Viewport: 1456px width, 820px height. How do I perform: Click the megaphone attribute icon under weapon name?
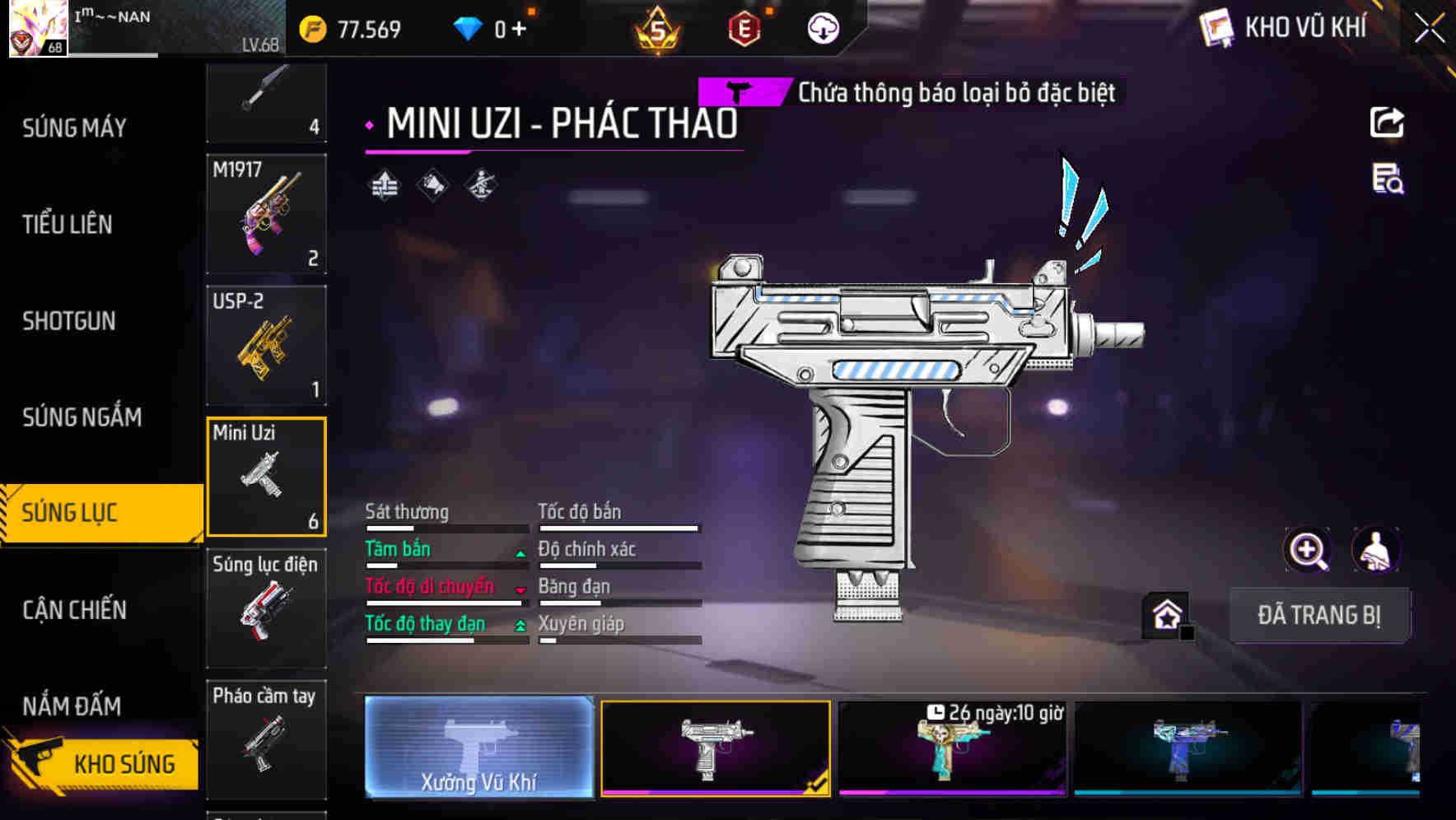432,184
